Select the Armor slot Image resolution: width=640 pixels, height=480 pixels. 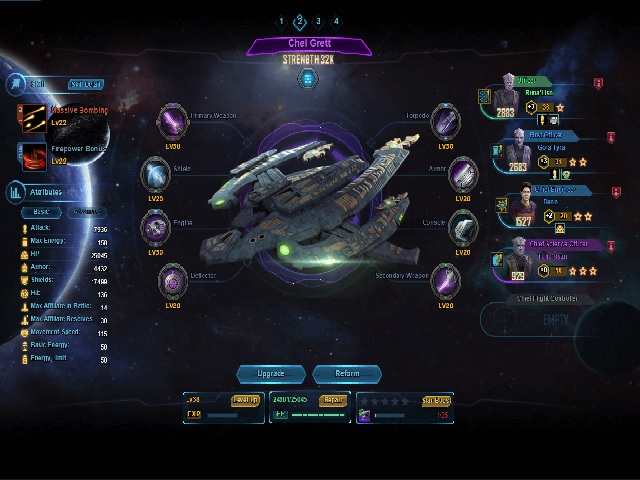coord(462,176)
